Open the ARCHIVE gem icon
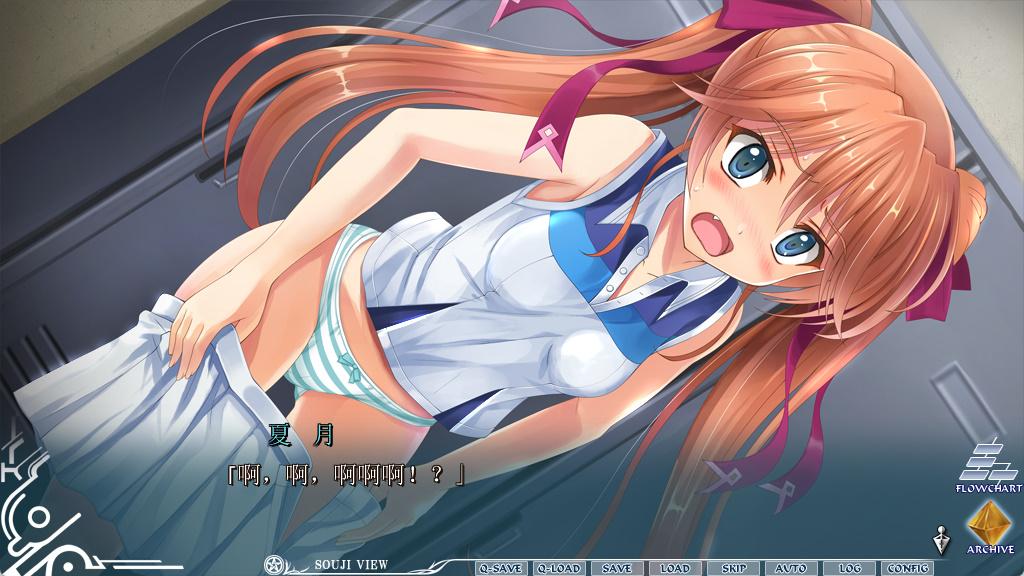The image size is (1024, 576). pyautogui.click(x=990, y=522)
